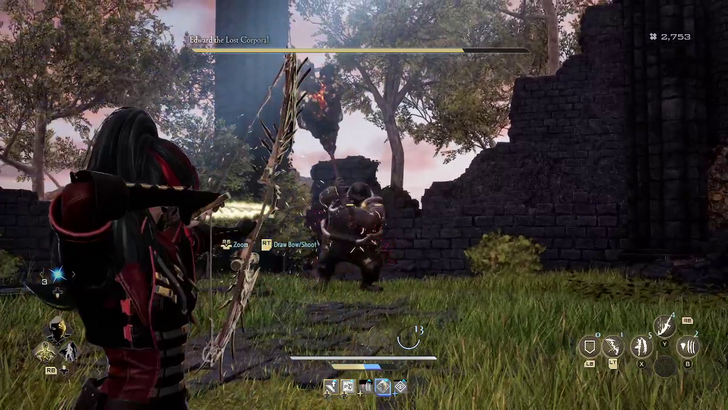Use the arrow volley skill icon
The height and width of the screenshot is (410, 728).
pos(640,347)
